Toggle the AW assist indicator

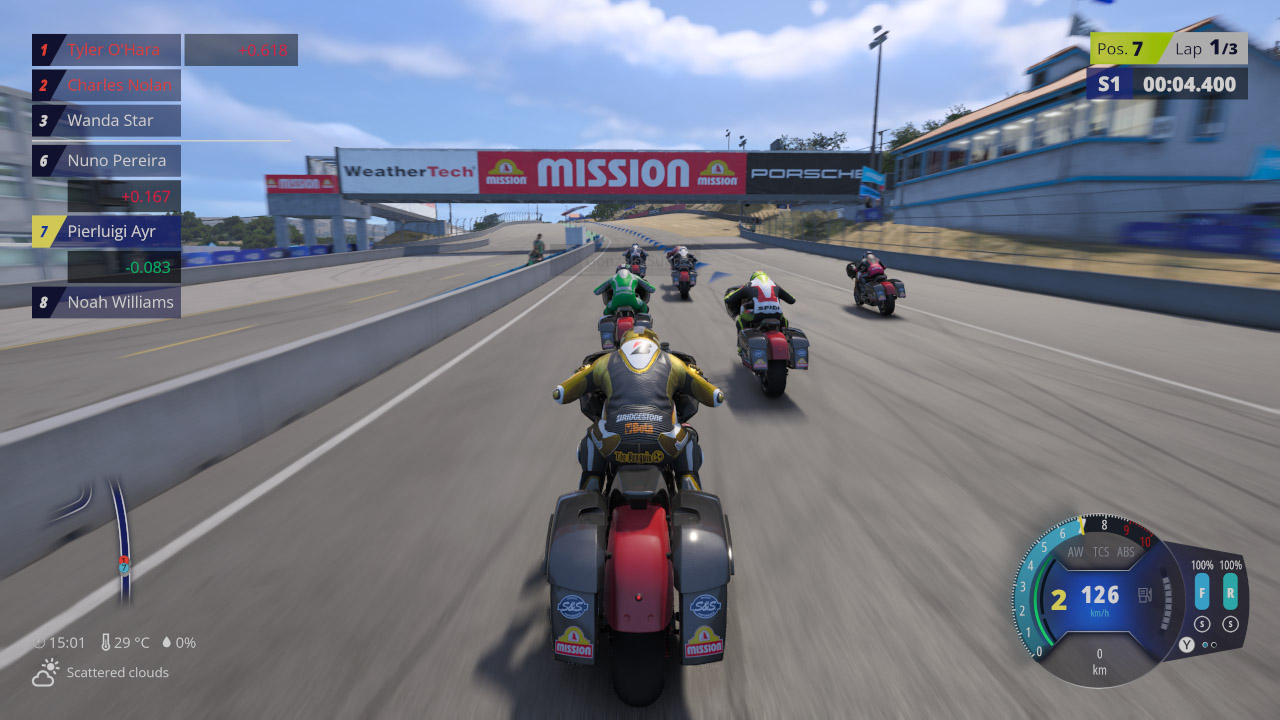pyautogui.click(x=1075, y=551)
